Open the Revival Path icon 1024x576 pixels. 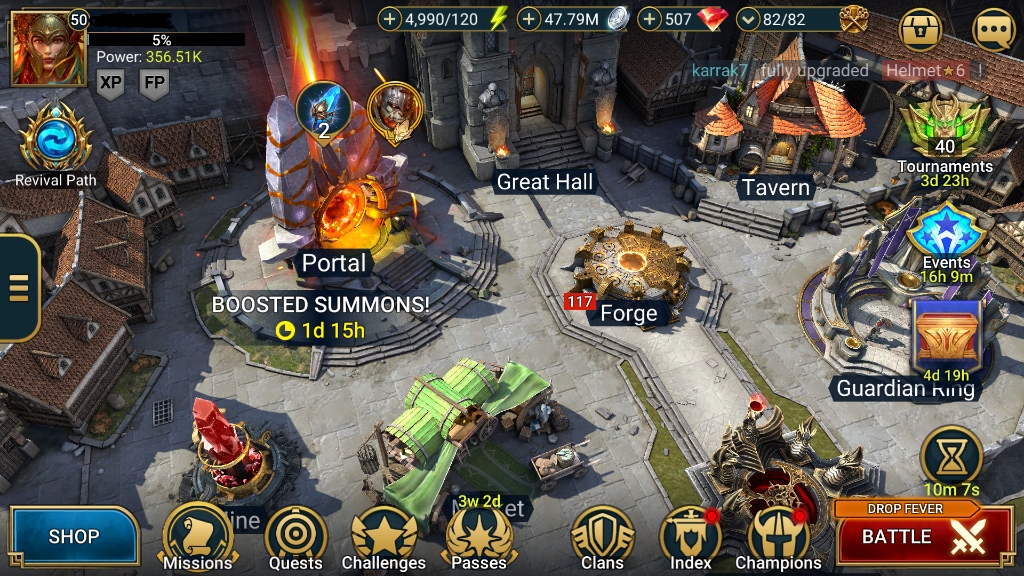click(55, 142)
